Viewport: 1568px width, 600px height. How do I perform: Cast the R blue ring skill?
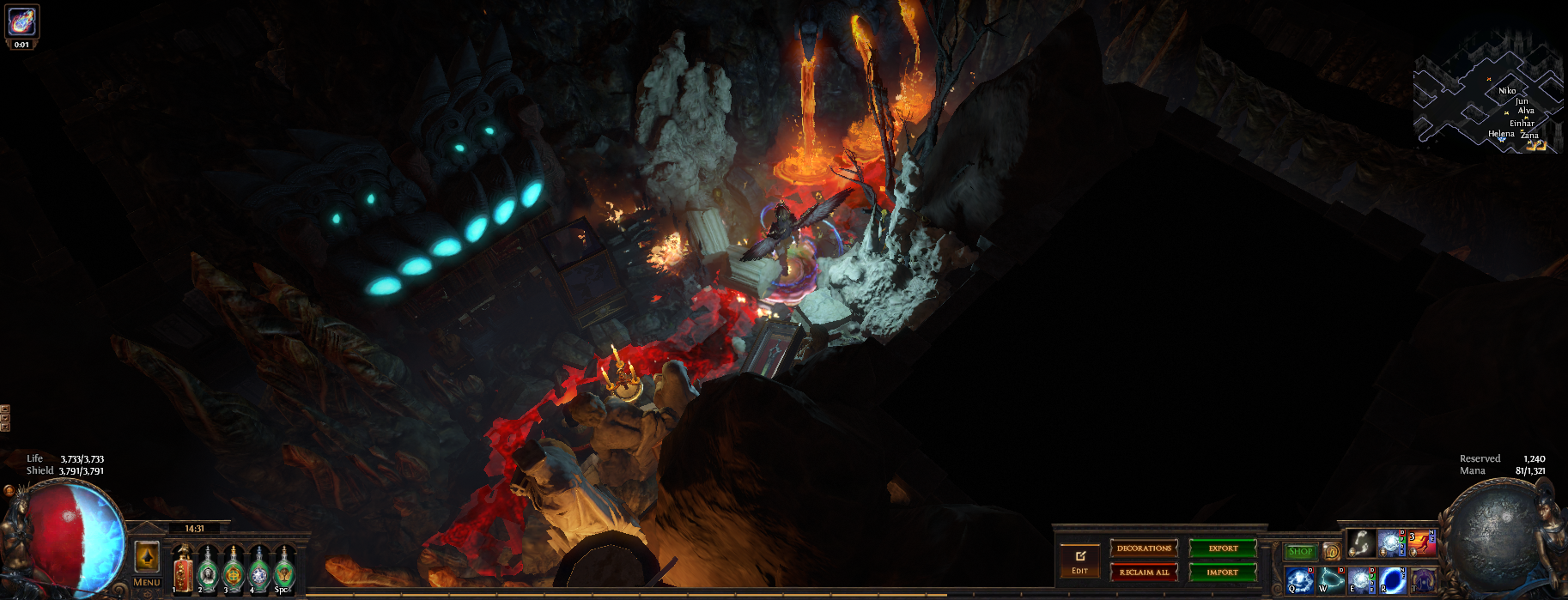(x=1392, y=579)
